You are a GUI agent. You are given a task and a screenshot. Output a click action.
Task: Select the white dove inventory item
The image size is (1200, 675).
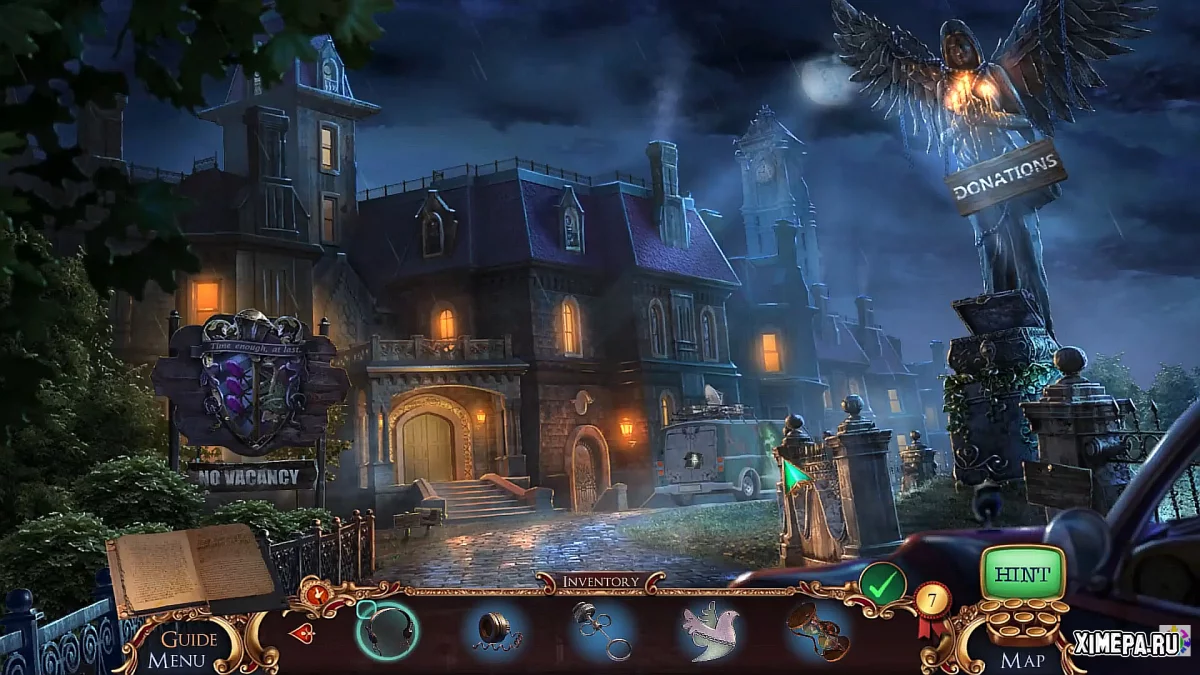coord(709,631)
